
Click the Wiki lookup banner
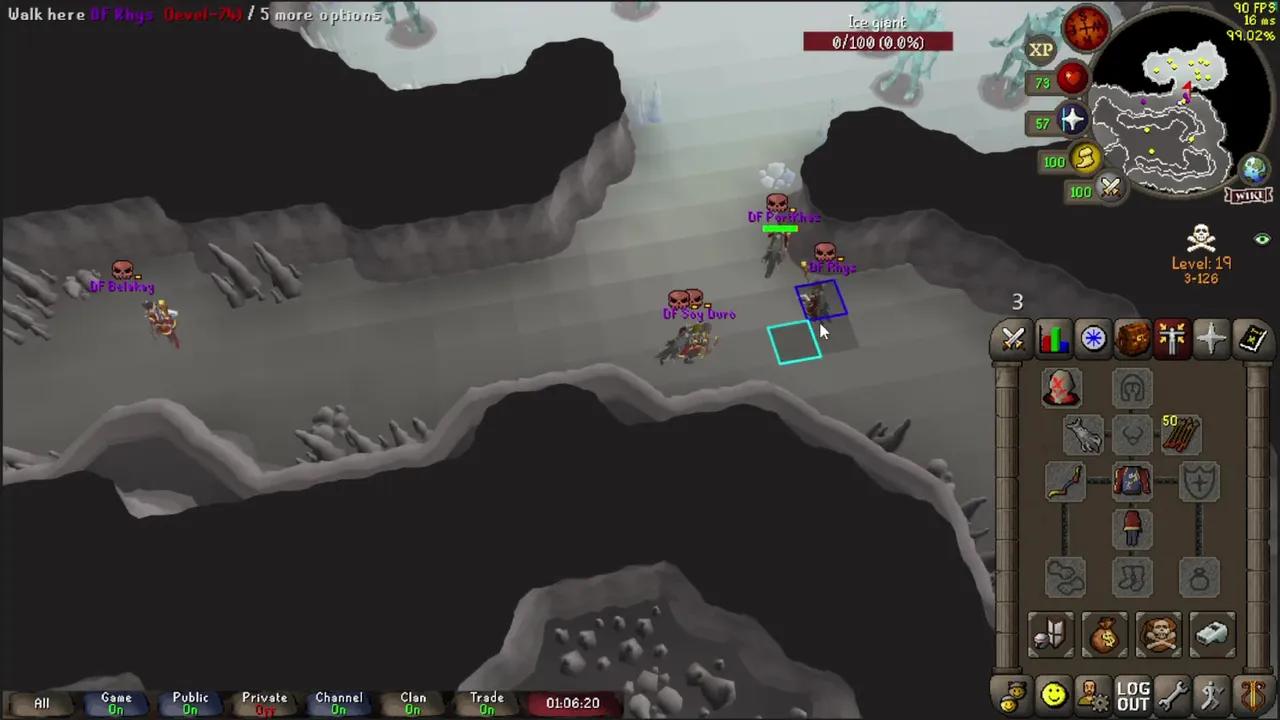1246,196
